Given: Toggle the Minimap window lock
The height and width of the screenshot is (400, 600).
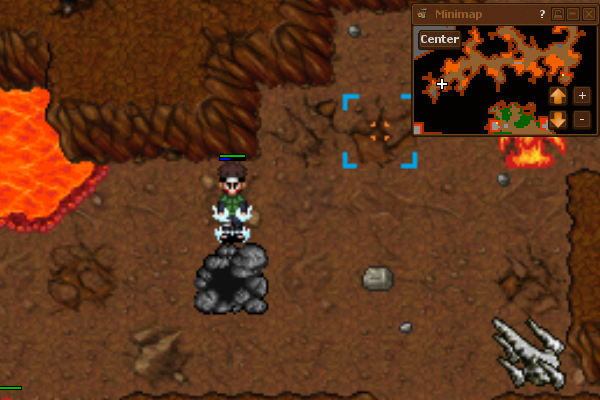Looking at the screenshot, I should coord(559,14).
